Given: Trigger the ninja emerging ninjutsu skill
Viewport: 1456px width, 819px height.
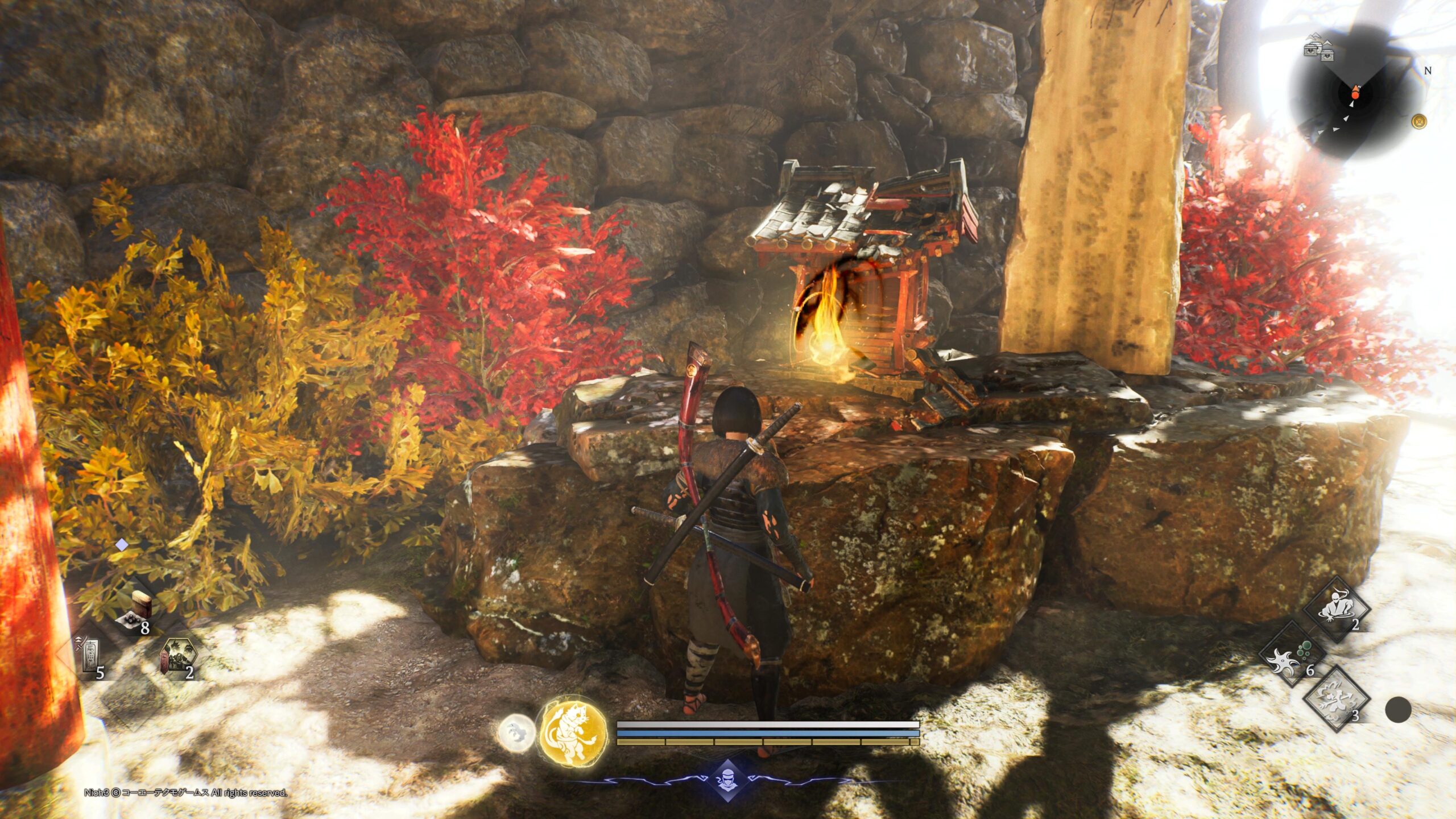Looking at the screenshot, I should (1335, 609).
